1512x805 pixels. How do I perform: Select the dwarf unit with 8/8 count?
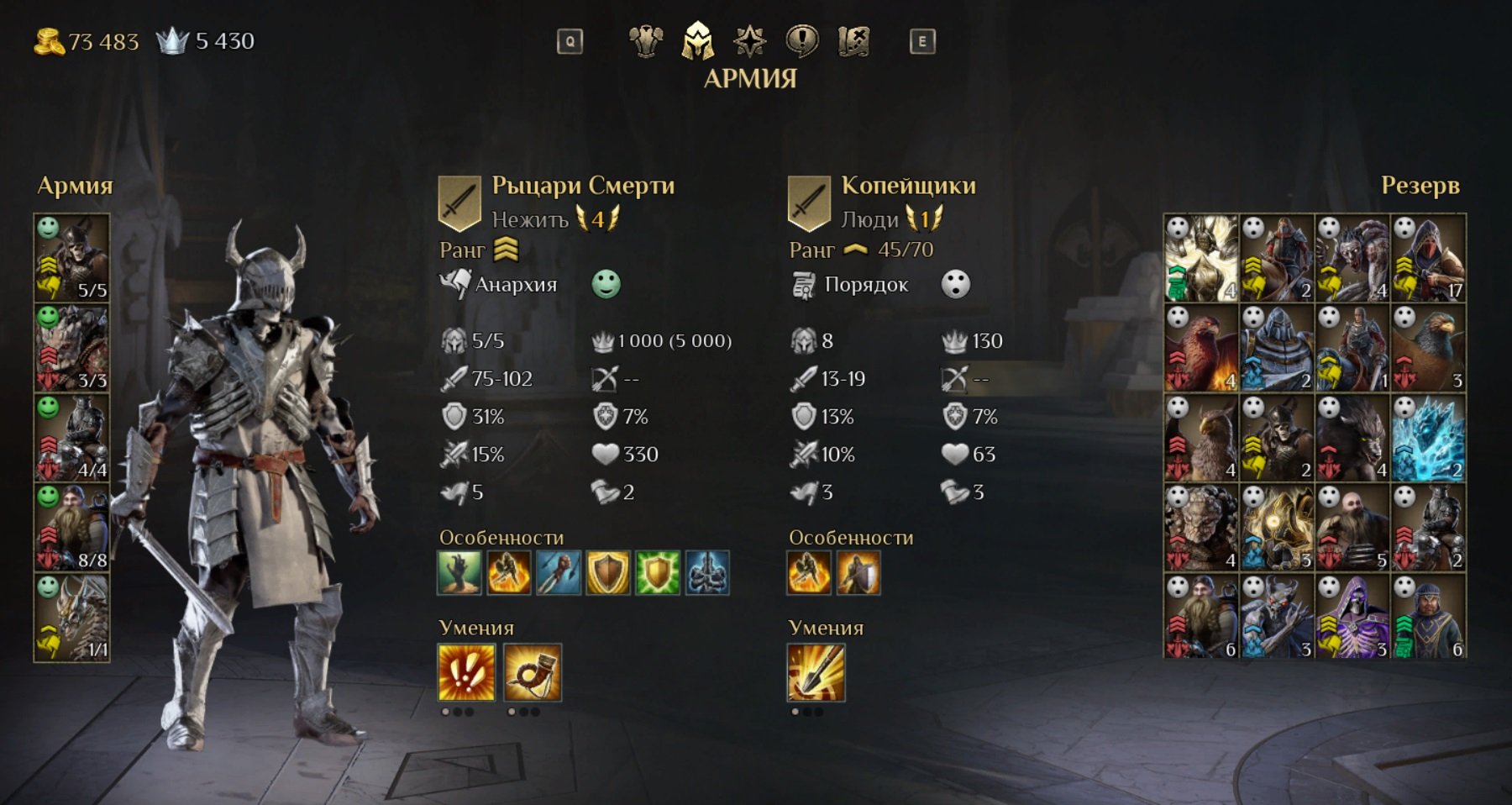click(72, 529)
